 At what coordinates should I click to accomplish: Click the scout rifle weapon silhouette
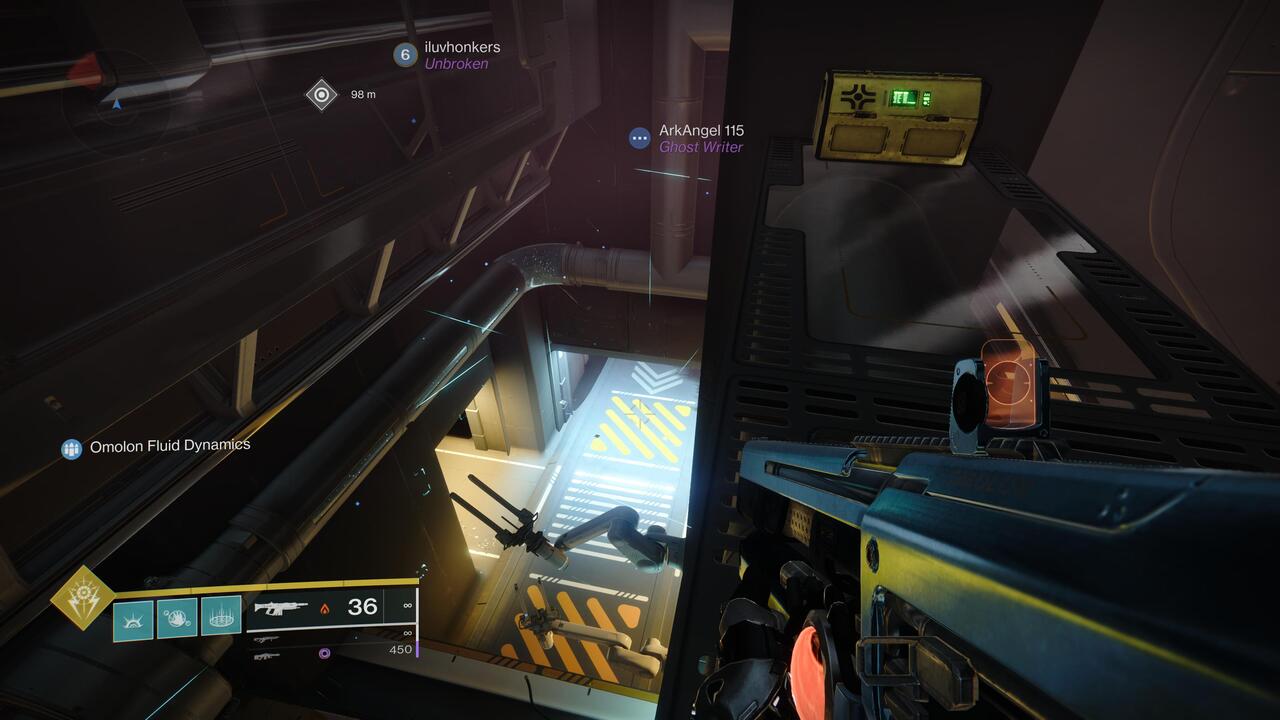pos(267,656)
